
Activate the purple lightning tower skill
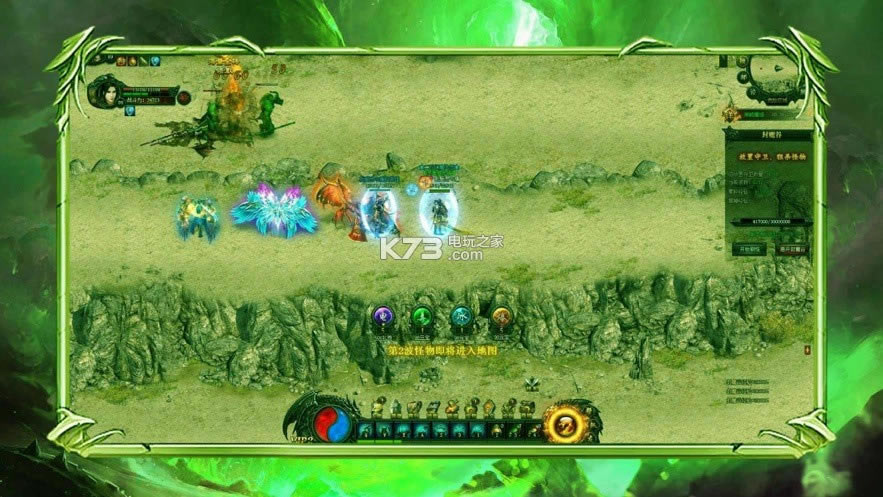tap(383, 318)
